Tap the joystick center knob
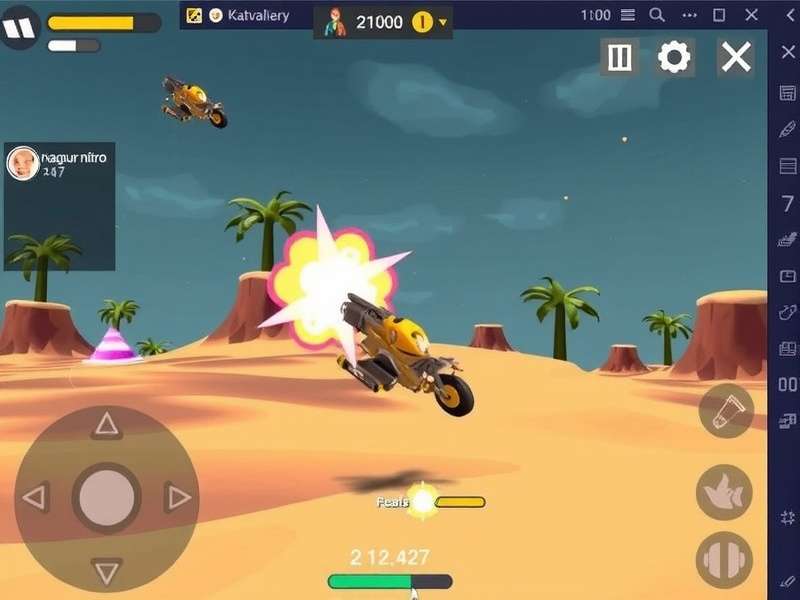800x600 pixels. 107,497
